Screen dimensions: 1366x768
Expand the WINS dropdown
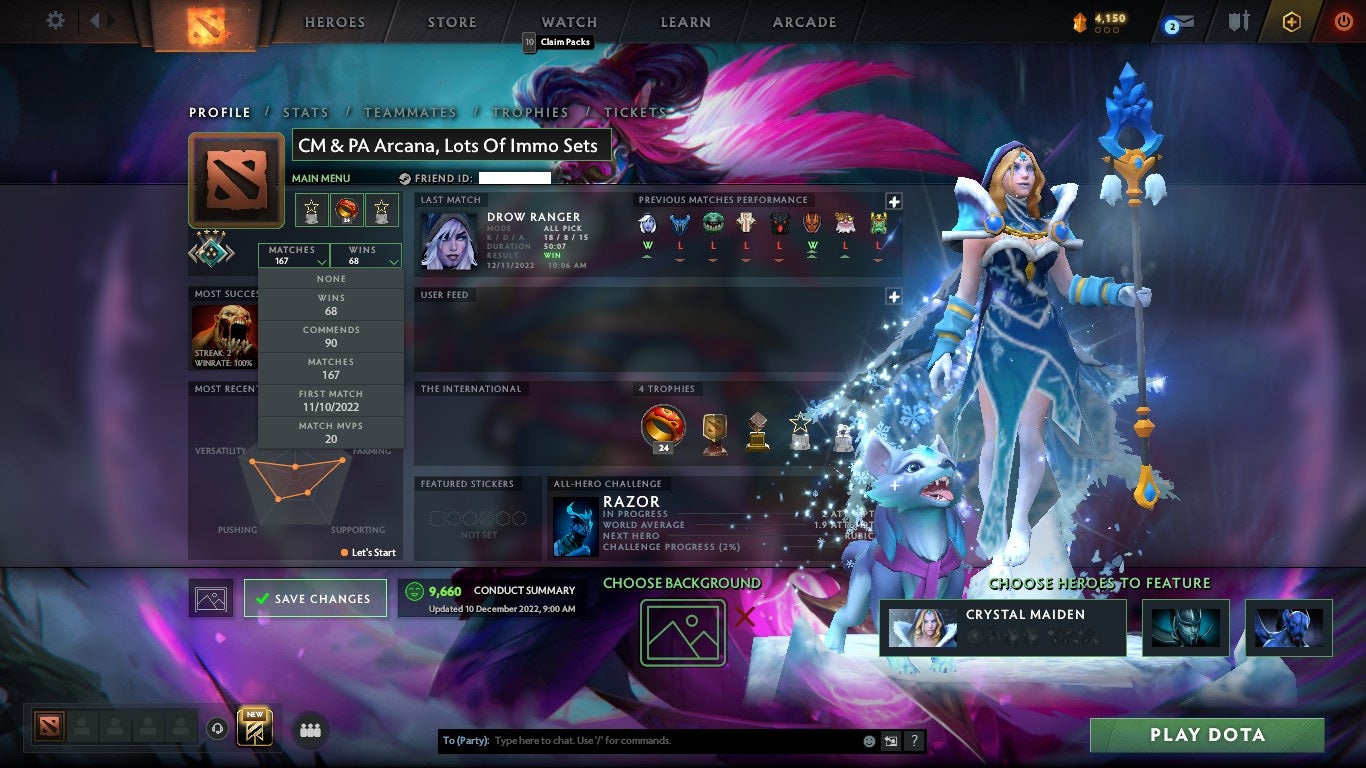click(366, 254)
